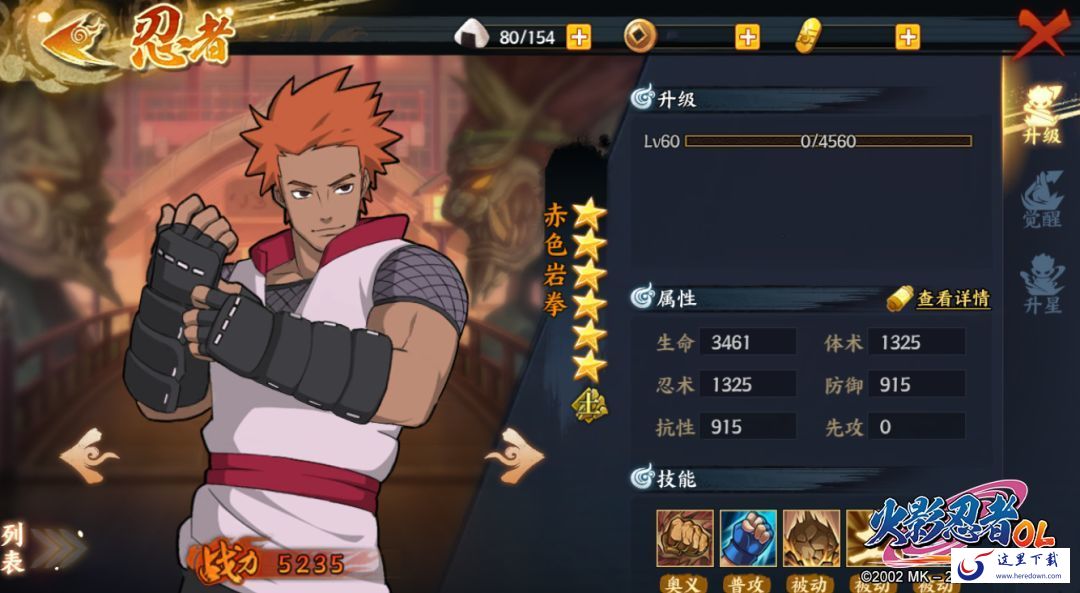Image resolution: width=1080 pixels, height=593 pixels.
Task: Select the 升星 (Star Up) tab
Action: click(x=1041, y=284)
